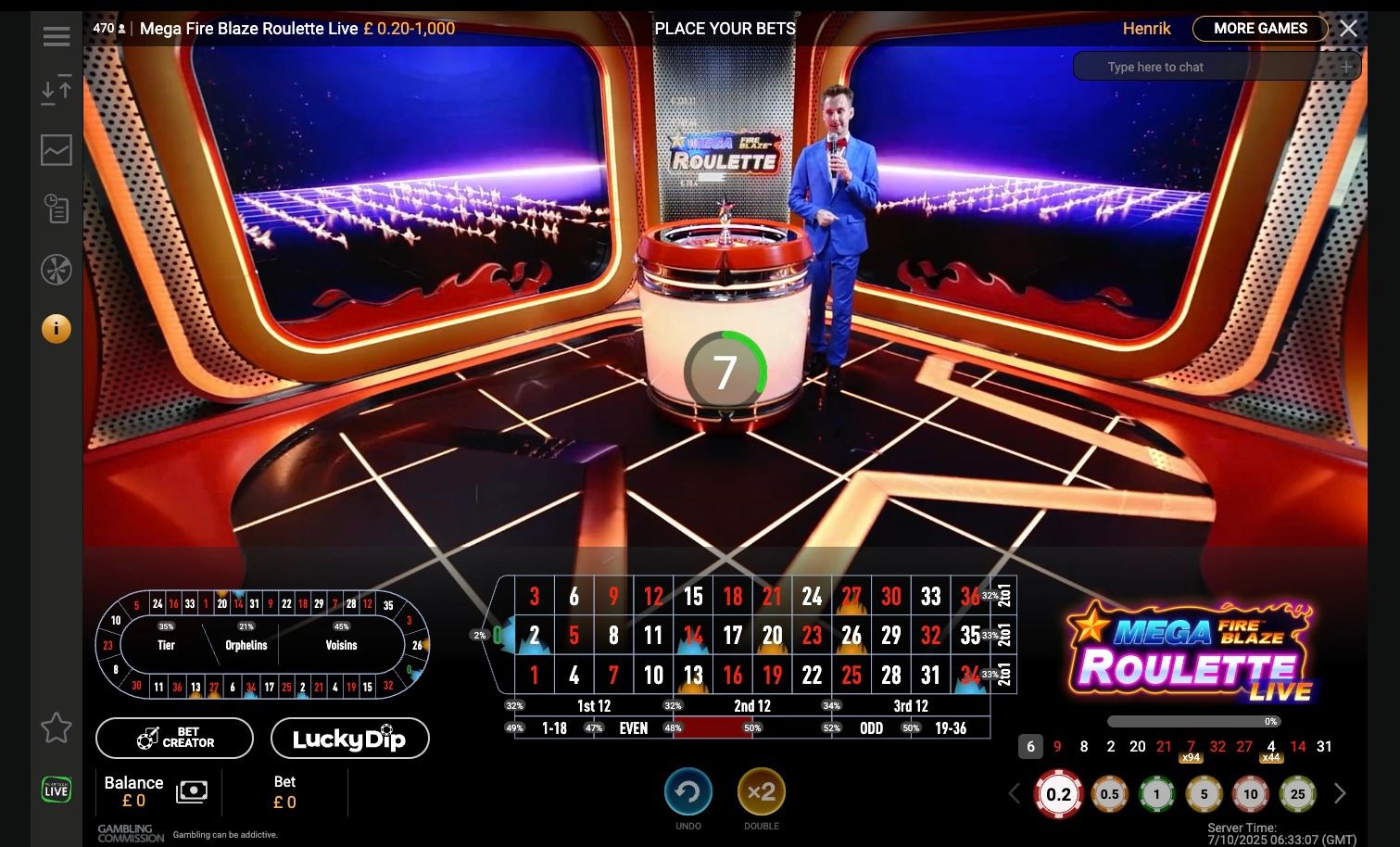Place a bet on EVEN
The height and width of the screenshot is (847, 1400).
[634, 728]
